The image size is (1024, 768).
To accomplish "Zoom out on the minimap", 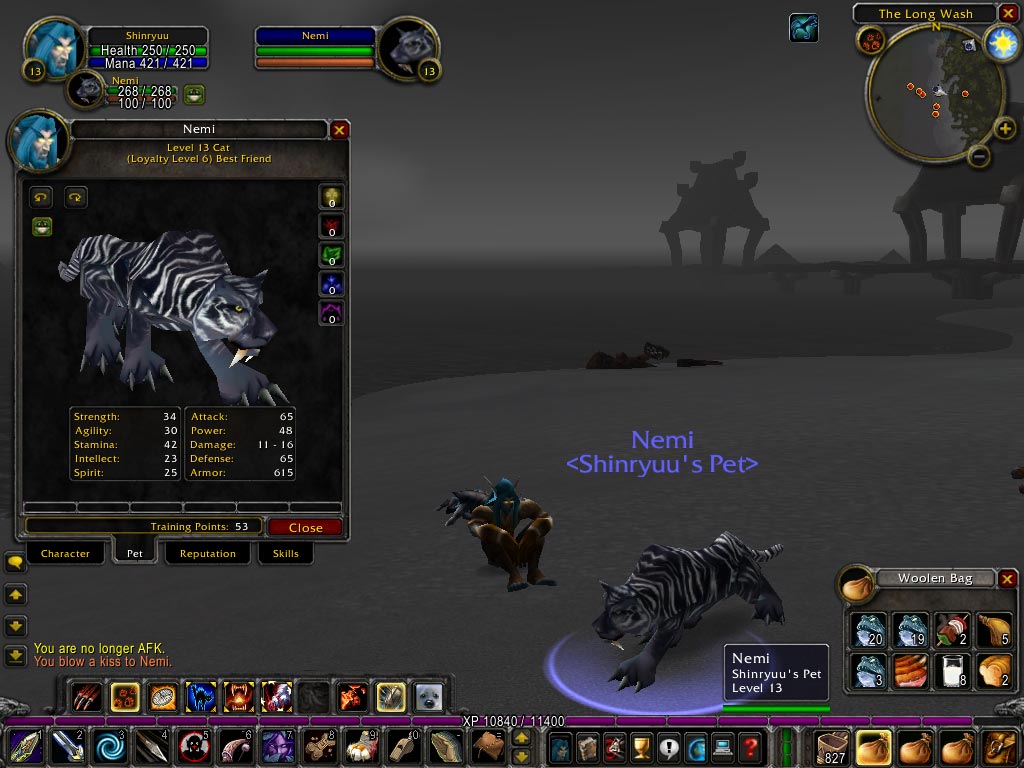I will coord(979,156).
